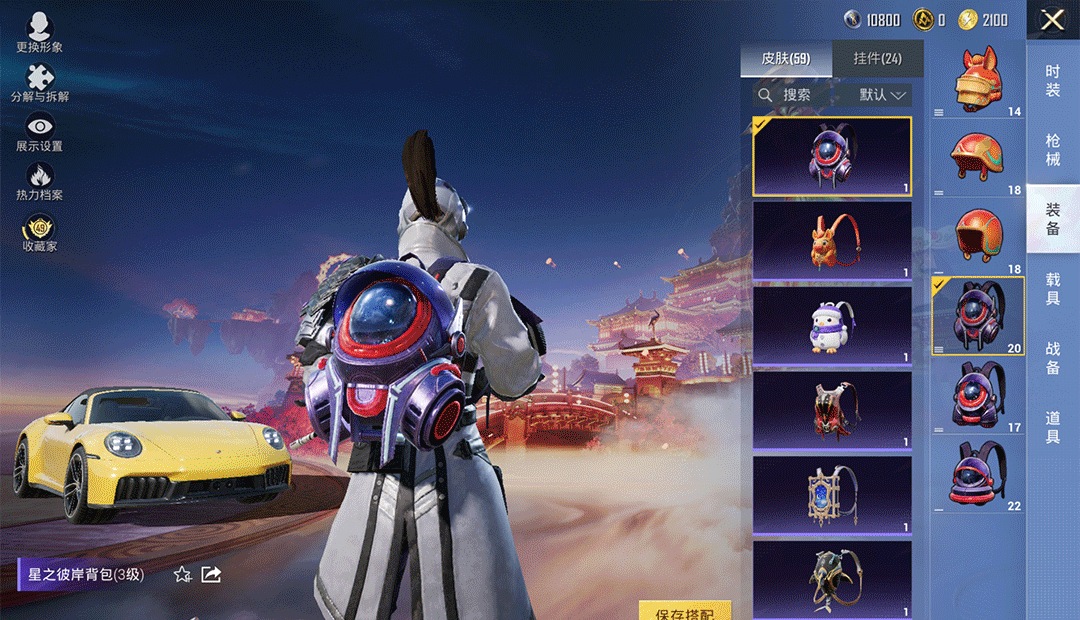The width and height of the screenshot is (1080, 620).
Task: Open the 收藏家 collector page
Action: tap(40, 233)
